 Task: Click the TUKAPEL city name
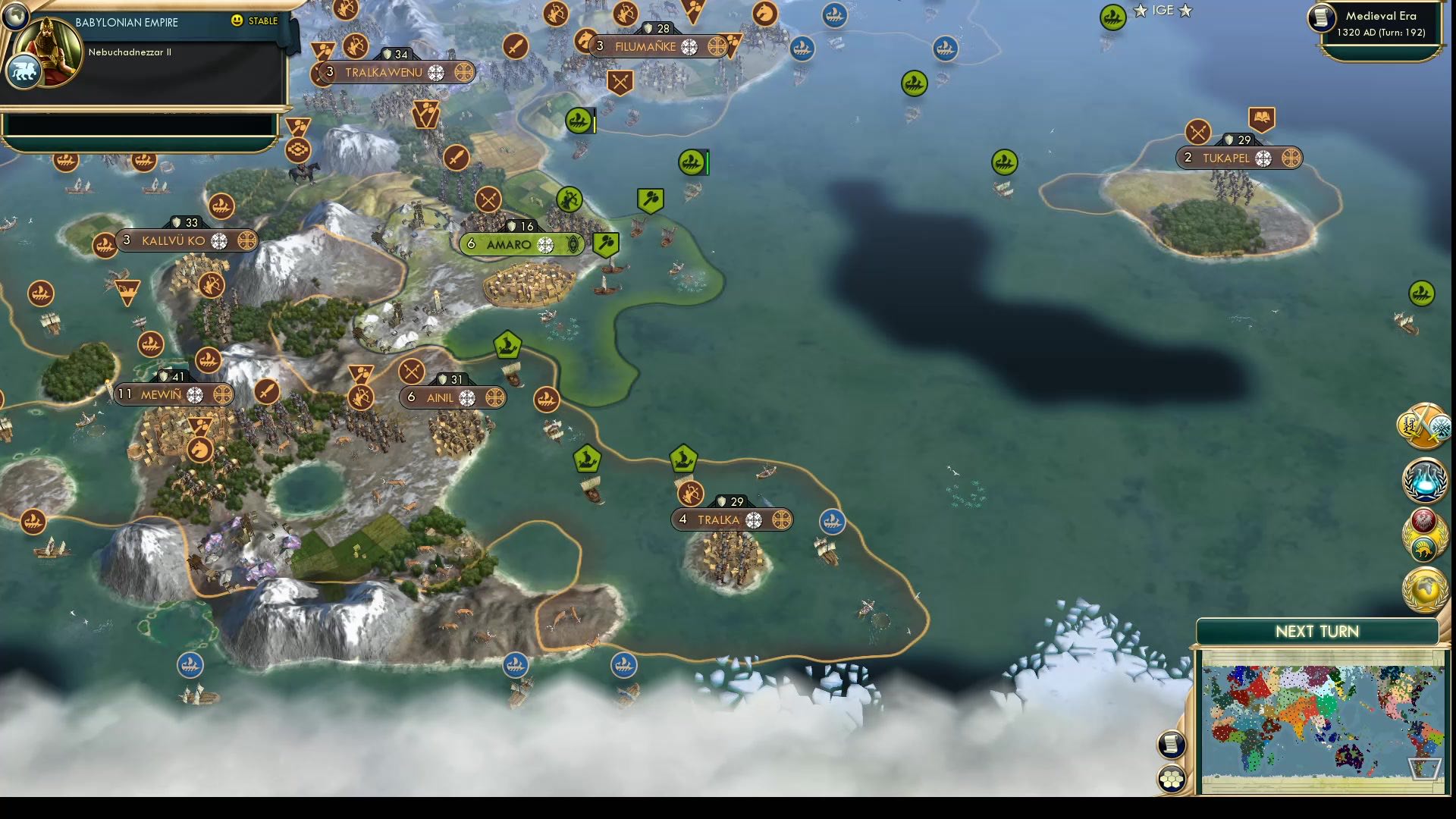1228,159
